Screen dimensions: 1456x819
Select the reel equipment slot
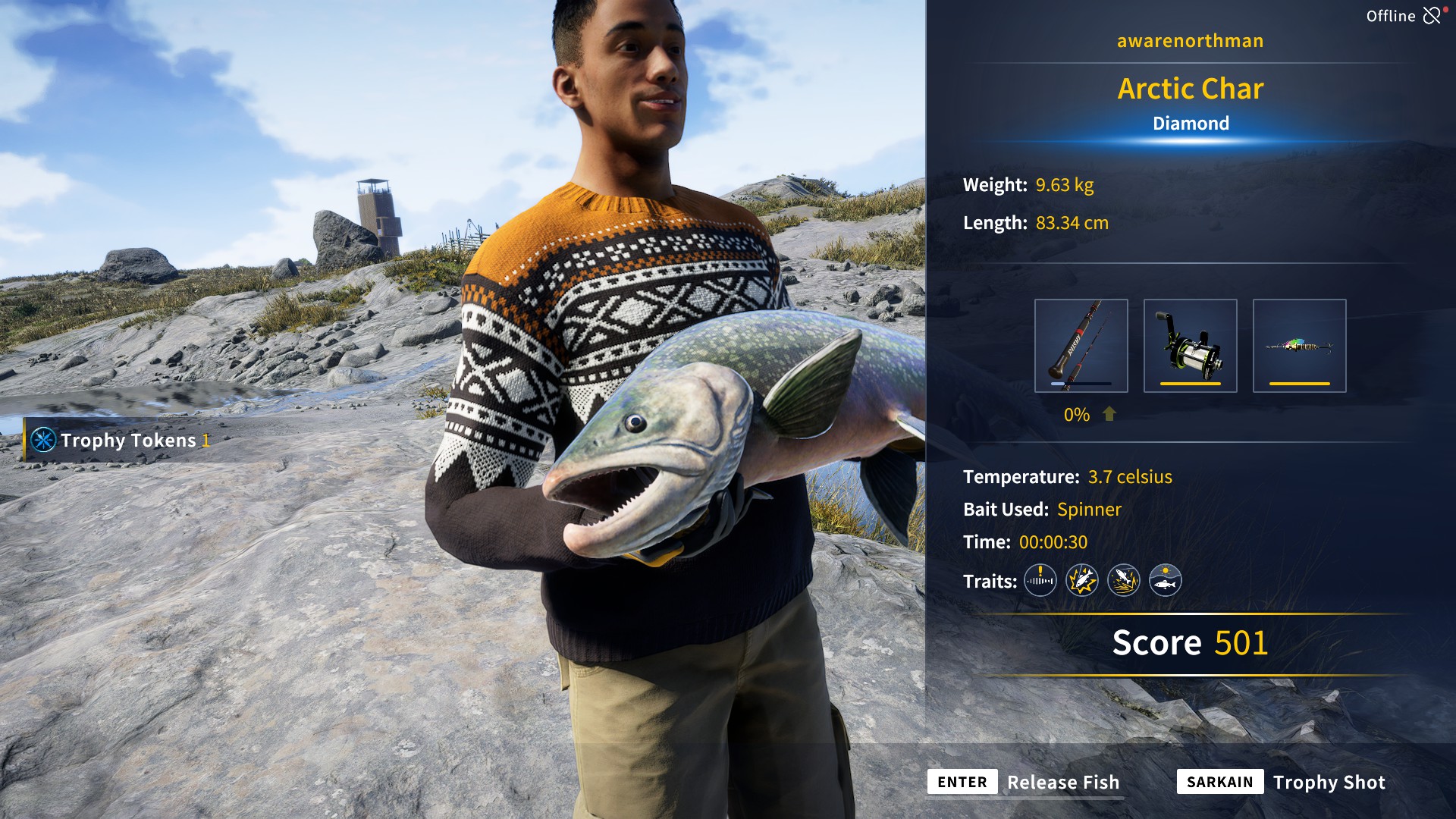[x=1190, y=346]
